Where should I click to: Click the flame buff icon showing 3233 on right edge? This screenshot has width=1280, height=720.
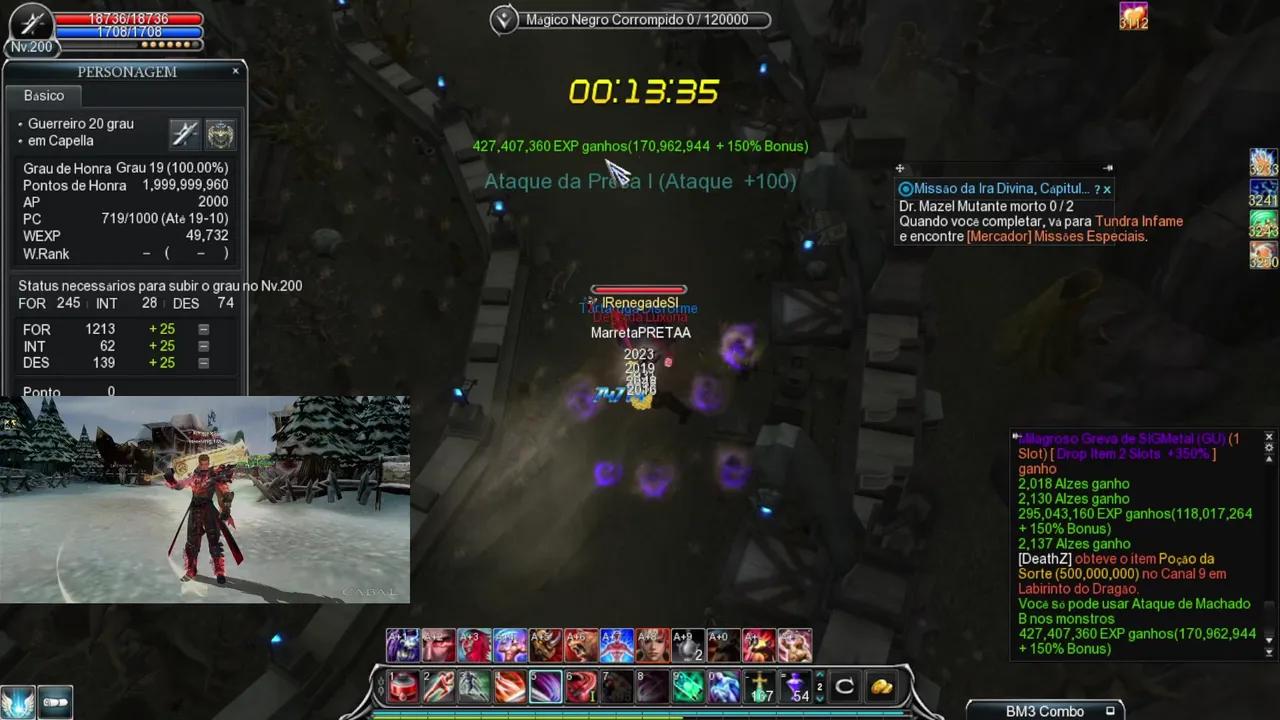(1262, 170)
